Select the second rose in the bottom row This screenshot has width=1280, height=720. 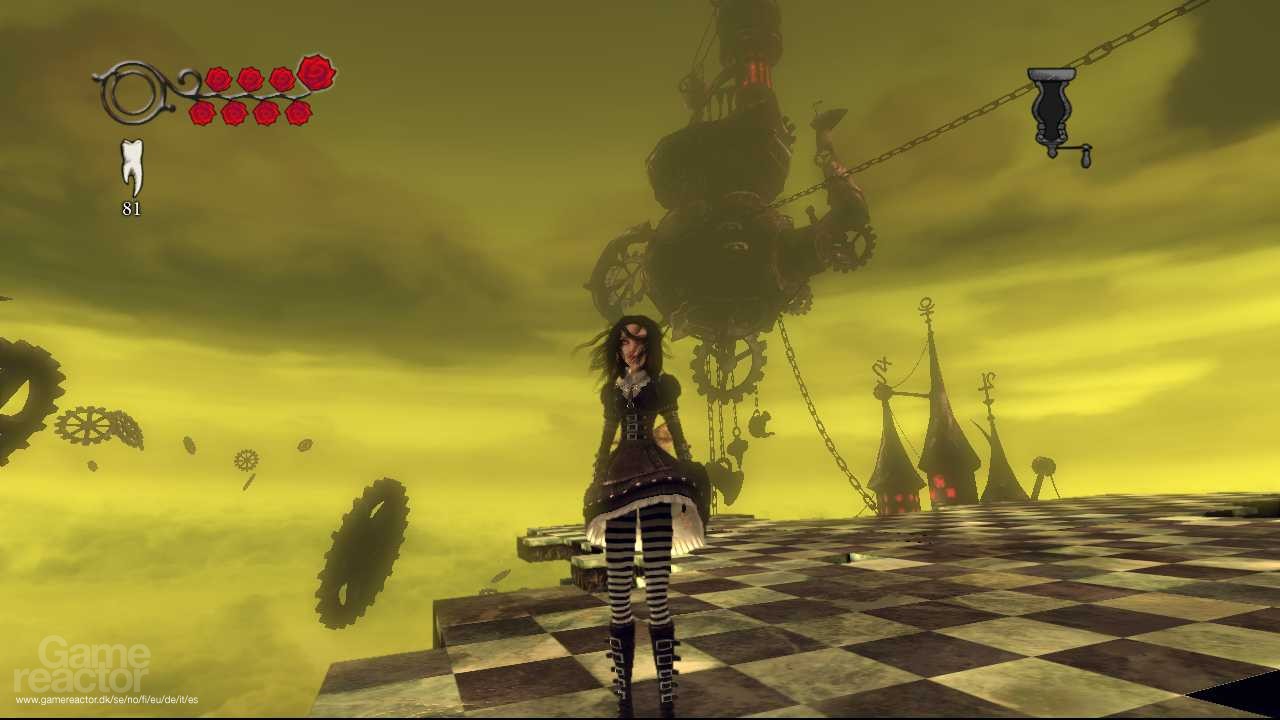coord(234,113)
